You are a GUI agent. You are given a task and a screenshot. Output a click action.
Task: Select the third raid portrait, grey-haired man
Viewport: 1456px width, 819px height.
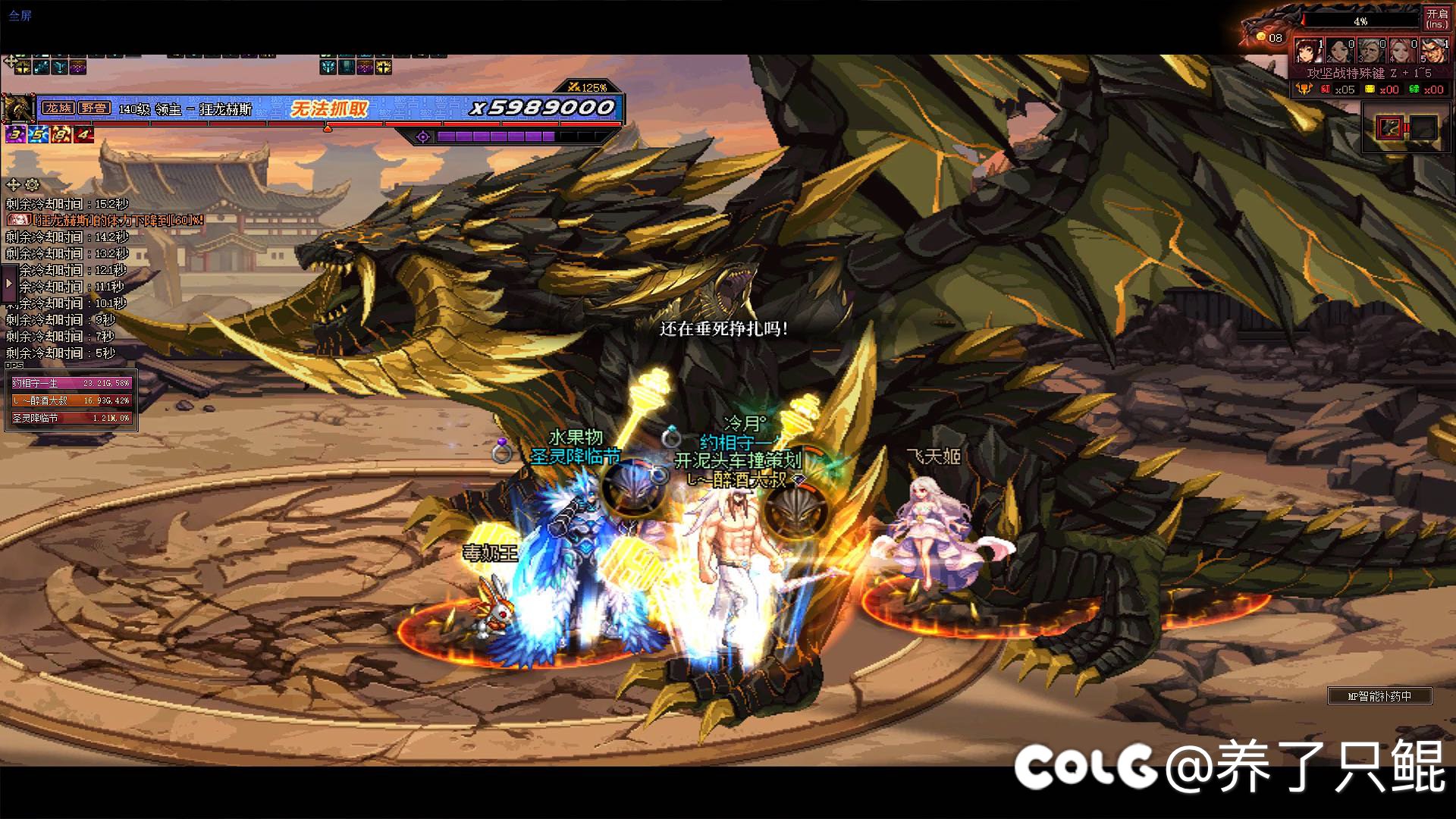click(1371, 52)
